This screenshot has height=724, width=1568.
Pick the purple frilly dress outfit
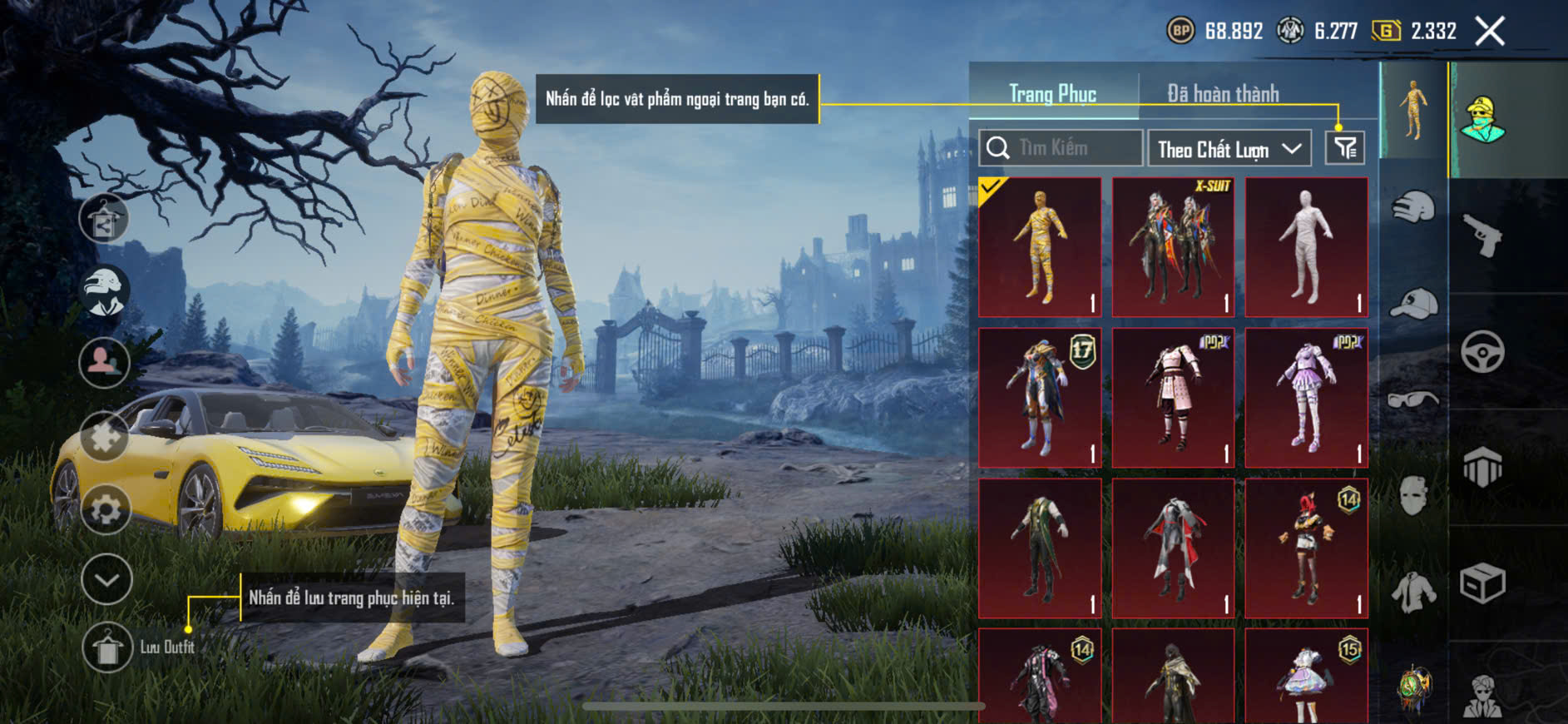(x=1306, y=398)
